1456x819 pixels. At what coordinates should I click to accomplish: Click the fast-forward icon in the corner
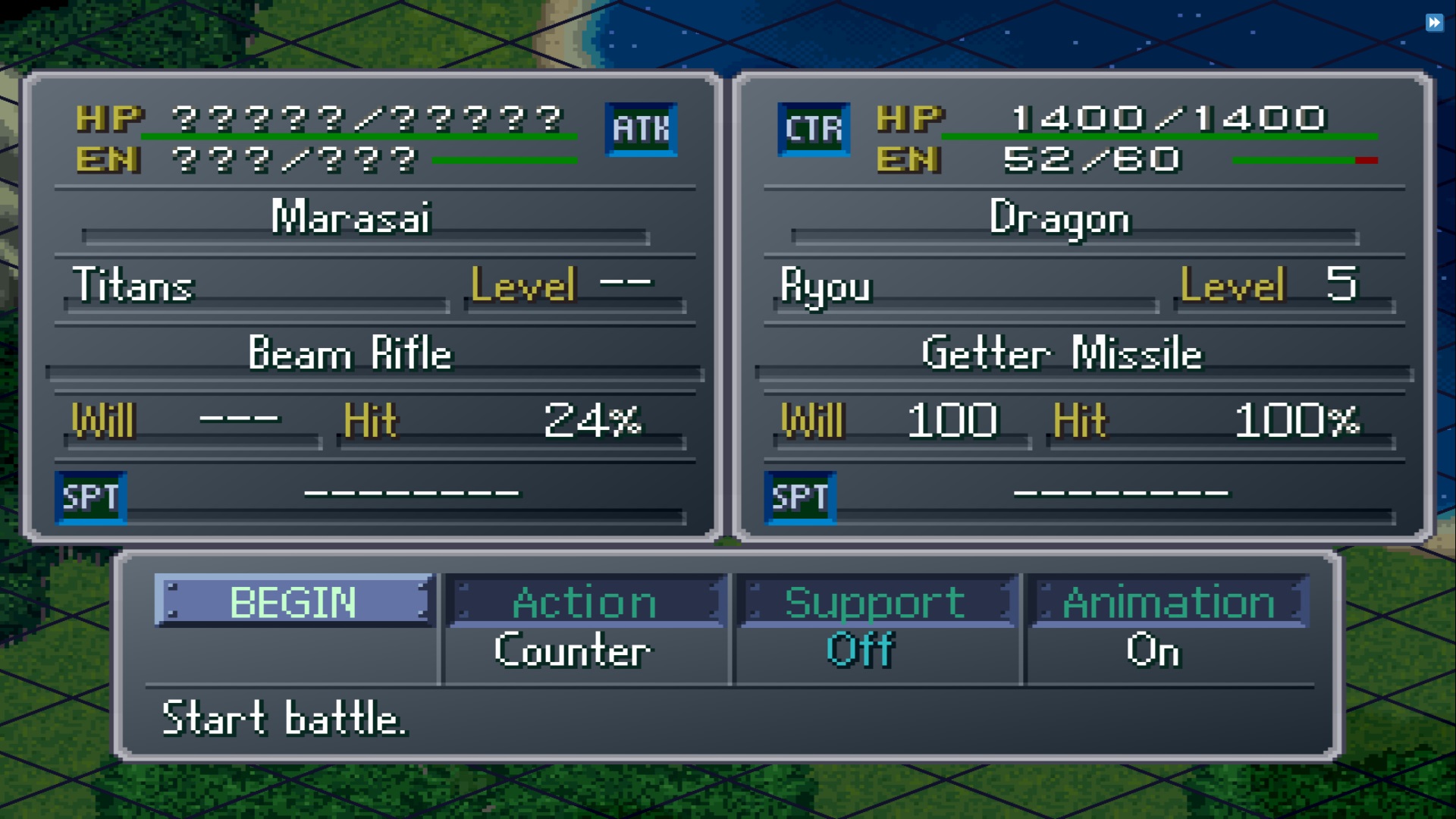click(1434, 23)
